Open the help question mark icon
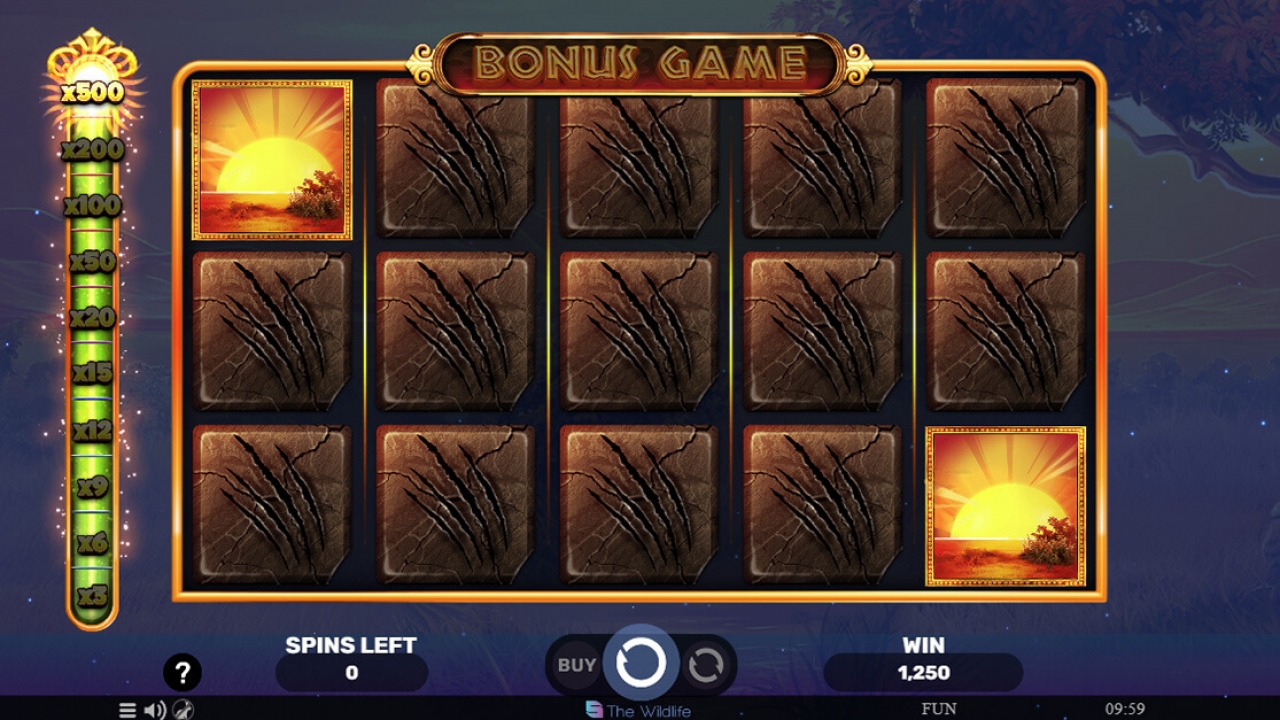1280x720 pixels. (x=183, y=673)
